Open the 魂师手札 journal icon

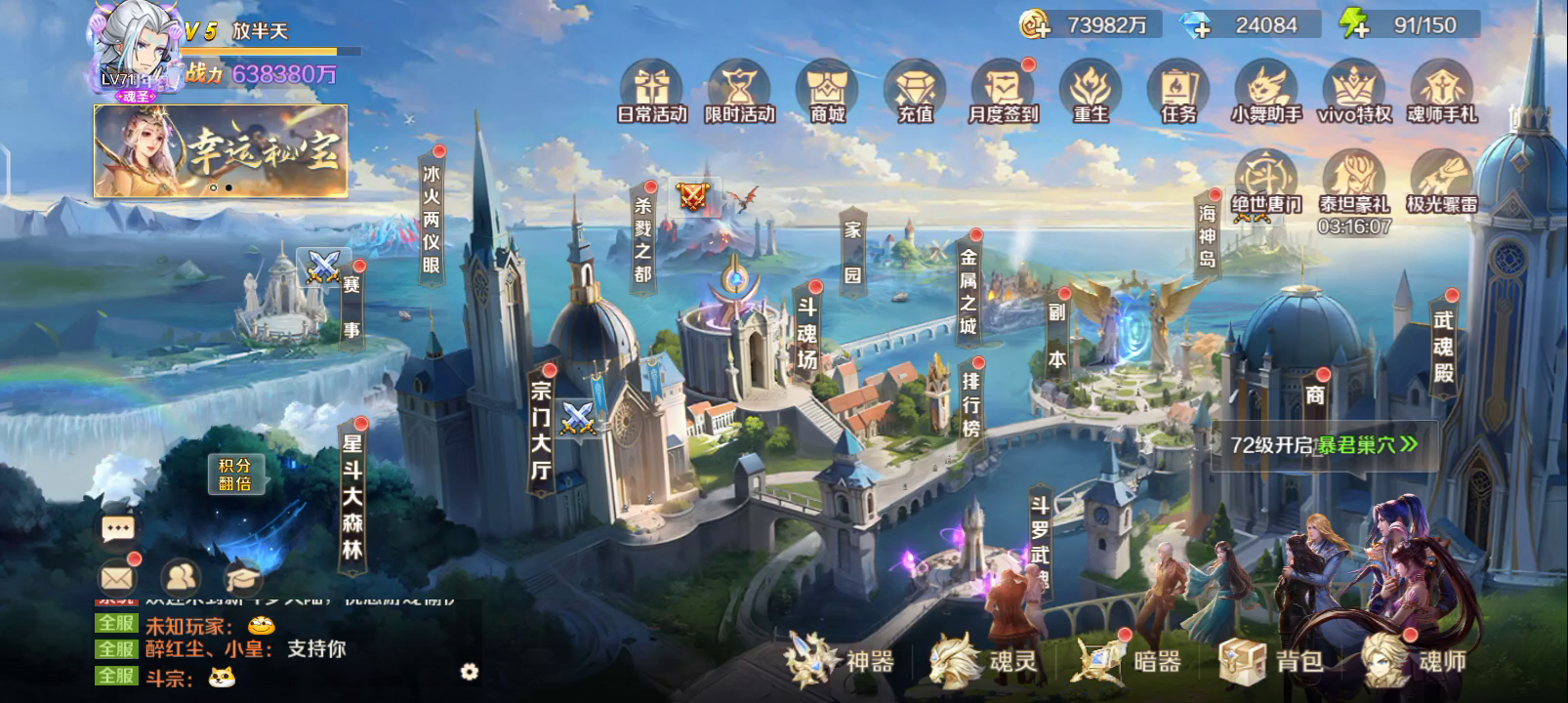(1442, 92)
